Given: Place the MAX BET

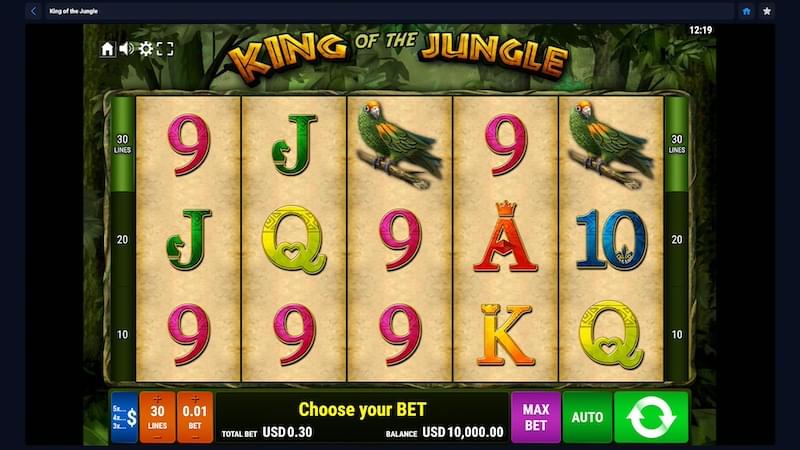Looking at the screenshot, I should pos(536,417).
